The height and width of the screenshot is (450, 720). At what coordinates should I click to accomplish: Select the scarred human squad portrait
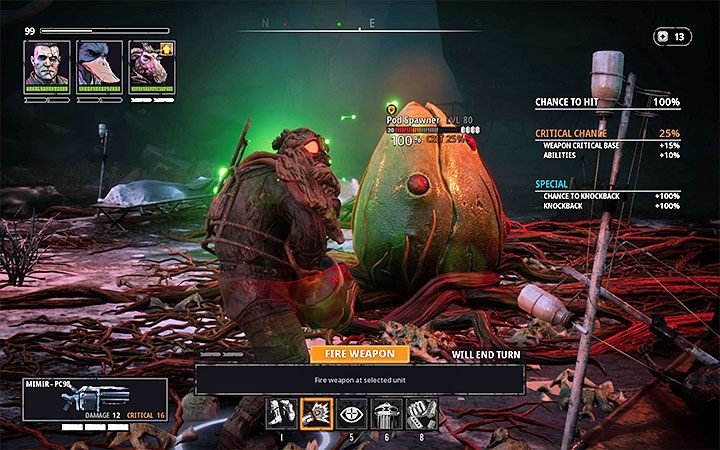pos(46,65)
